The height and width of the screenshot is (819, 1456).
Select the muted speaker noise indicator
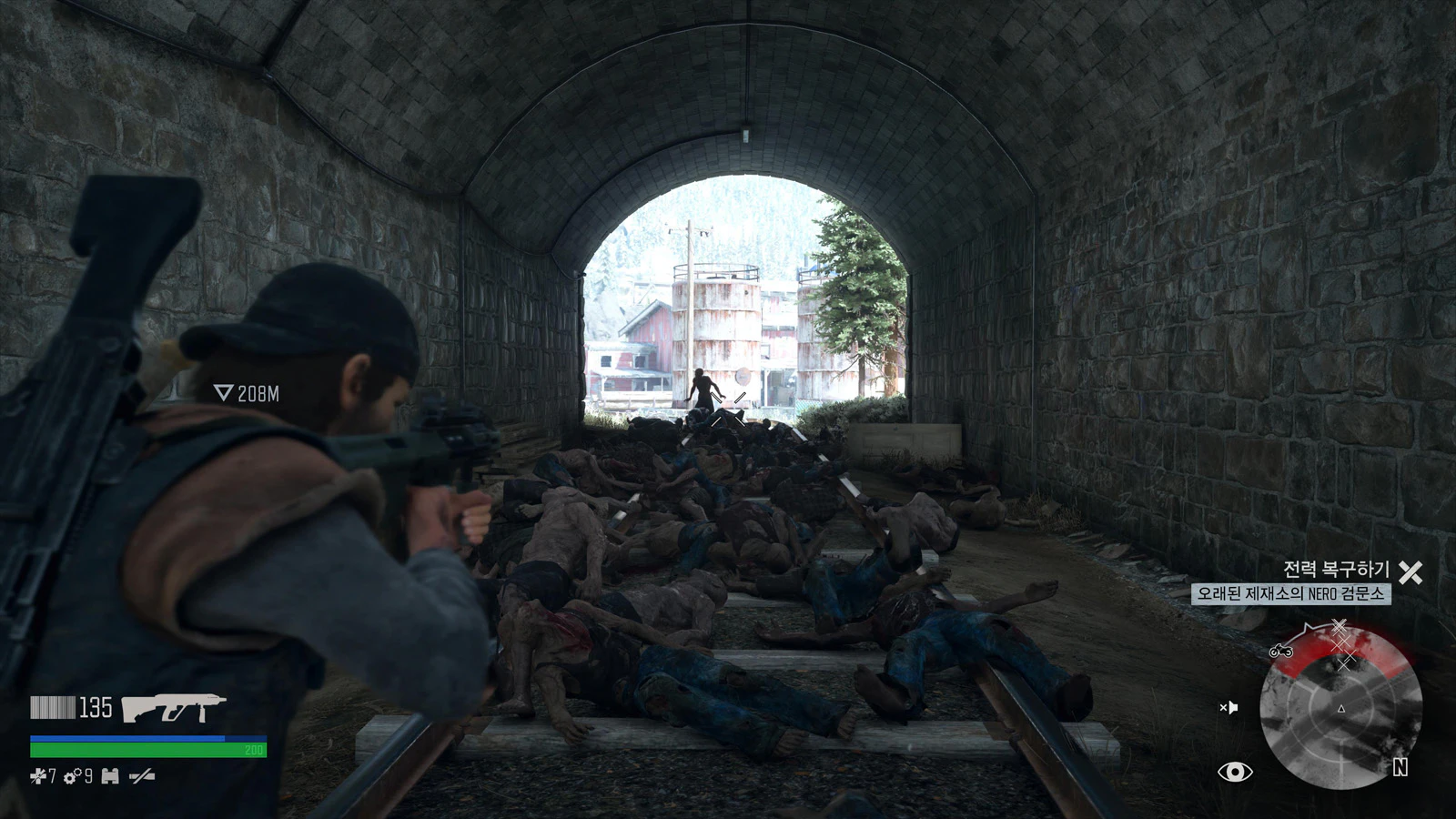point(1228,707)
